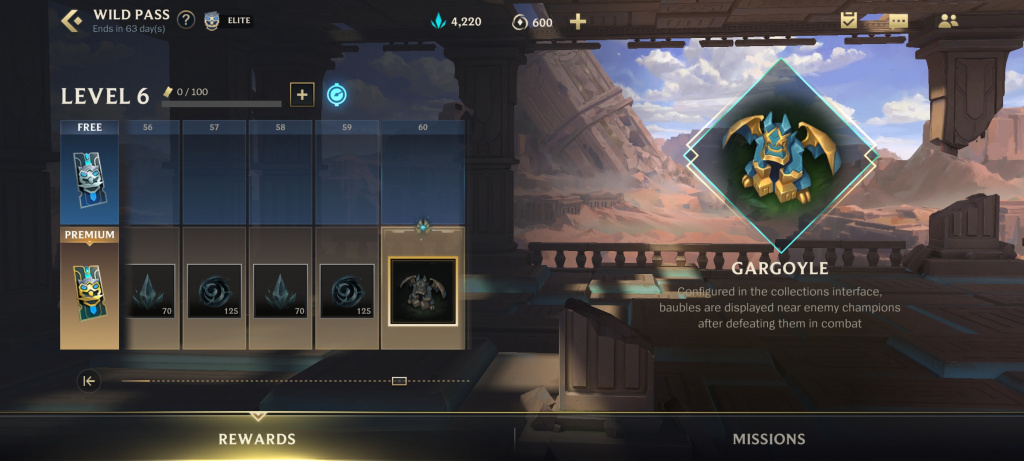Open the friends list icon
Viewport: 1024px width, 461px height.
tap(947, 21)
